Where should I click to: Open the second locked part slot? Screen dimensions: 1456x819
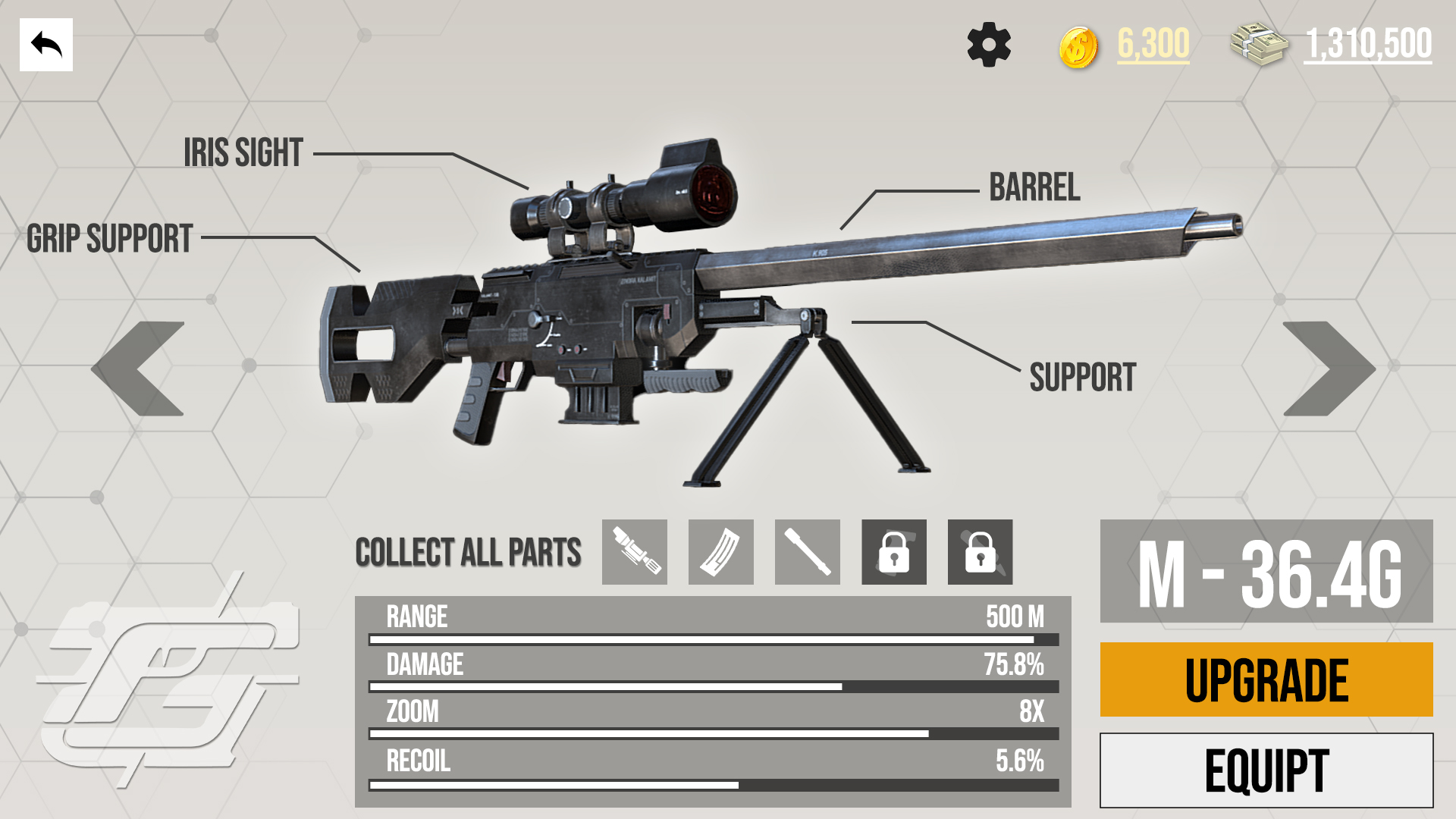click(980, 553)
